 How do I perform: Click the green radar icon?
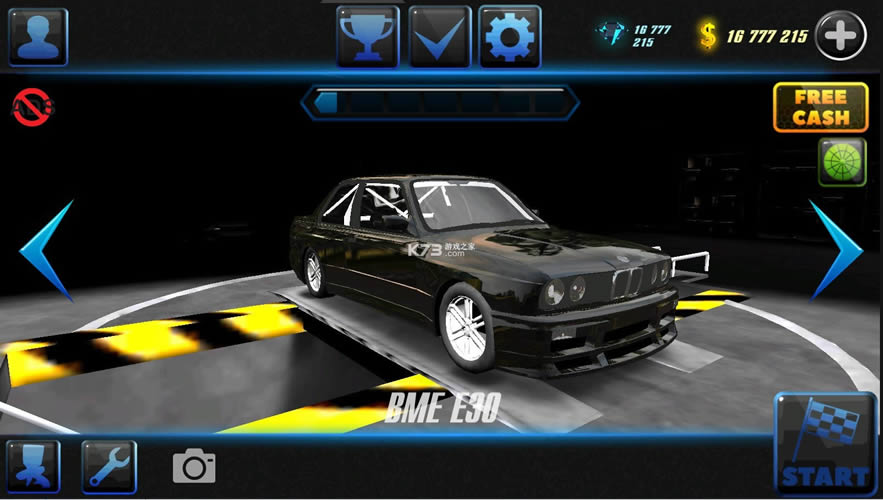842,162
